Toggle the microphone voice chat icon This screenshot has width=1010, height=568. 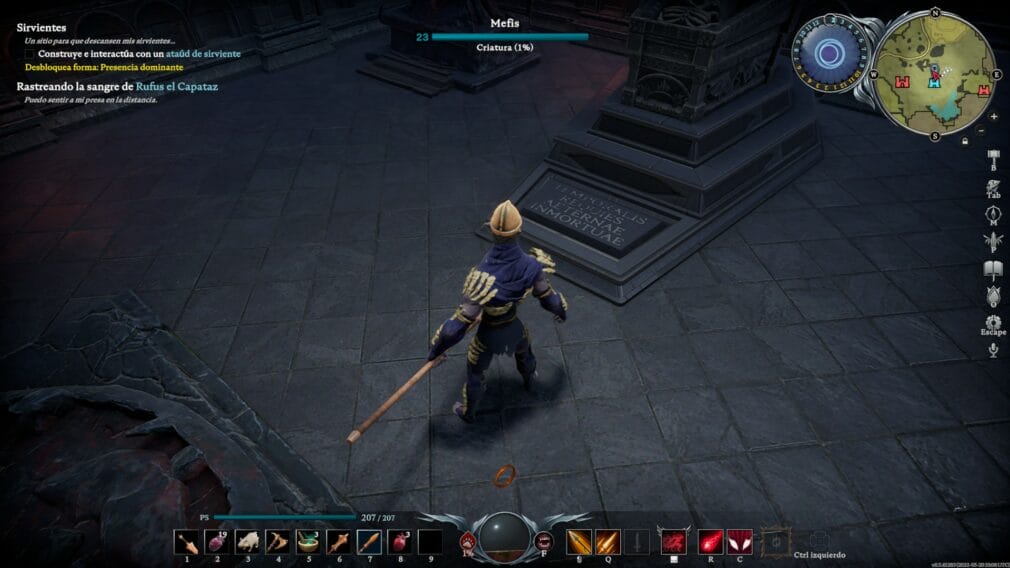993,349
